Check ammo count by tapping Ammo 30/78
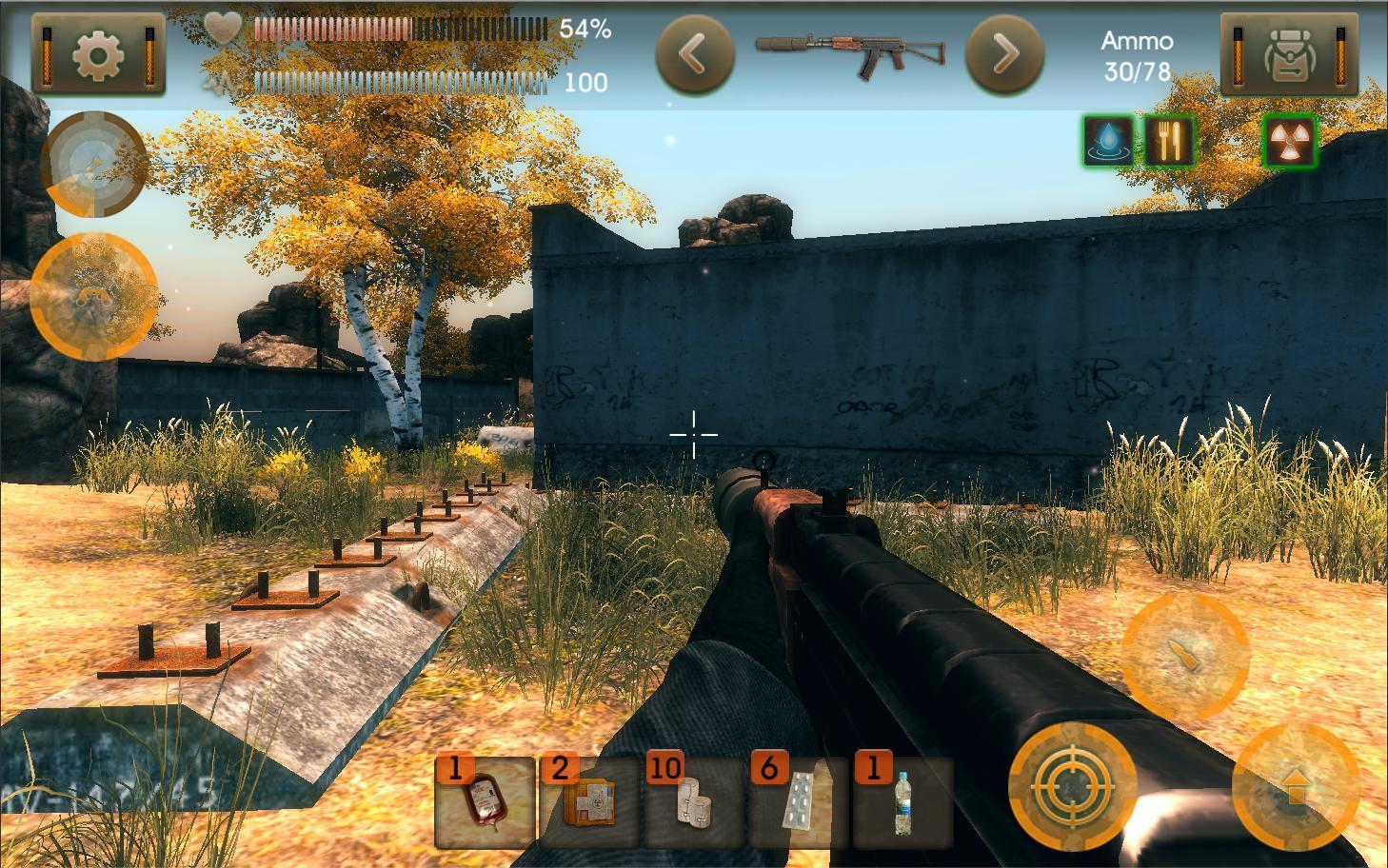The width and height of the screenshot is (1388, 868). coord(1136,54)
